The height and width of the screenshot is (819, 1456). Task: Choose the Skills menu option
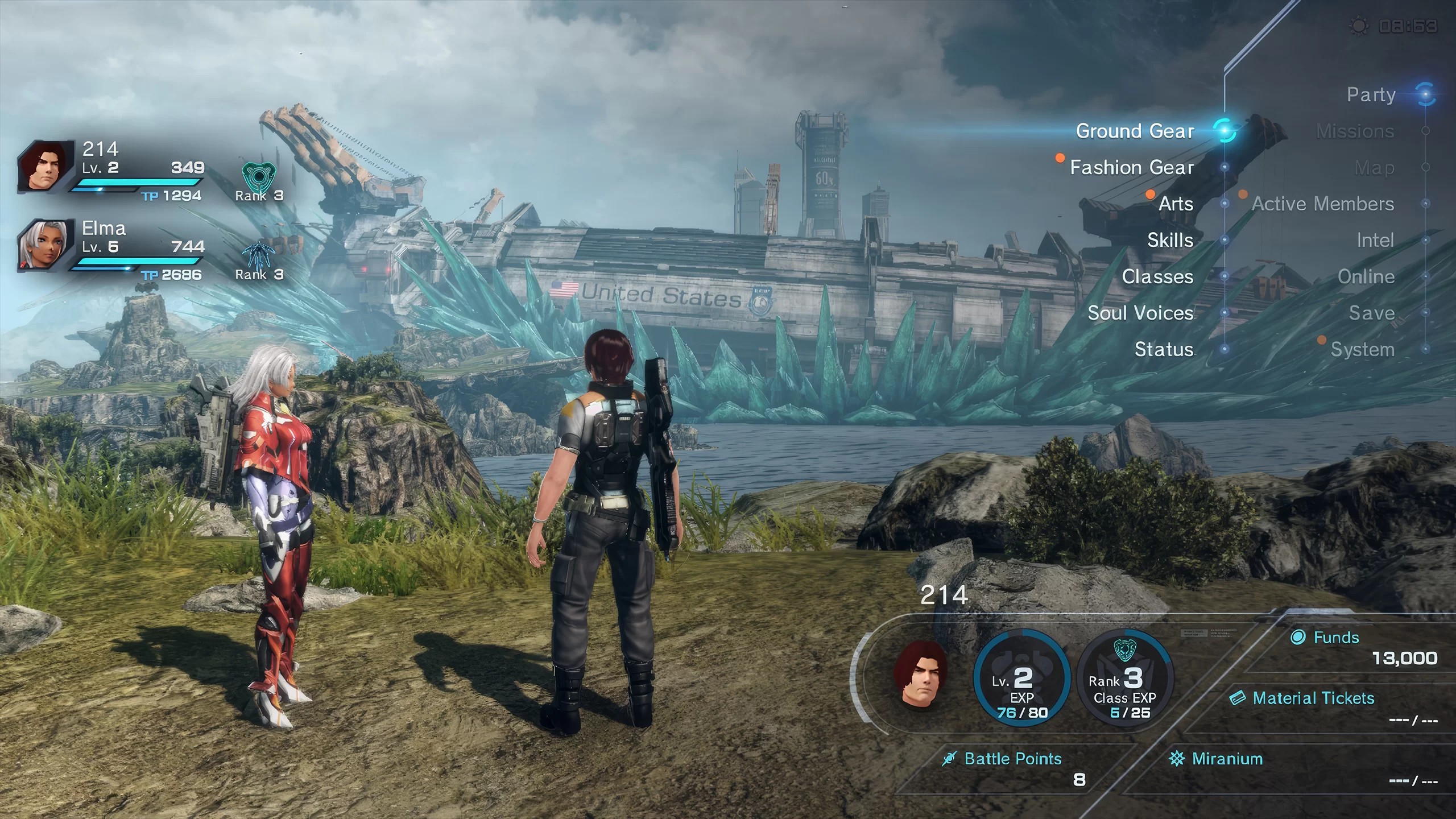[x=1170, y=241]
